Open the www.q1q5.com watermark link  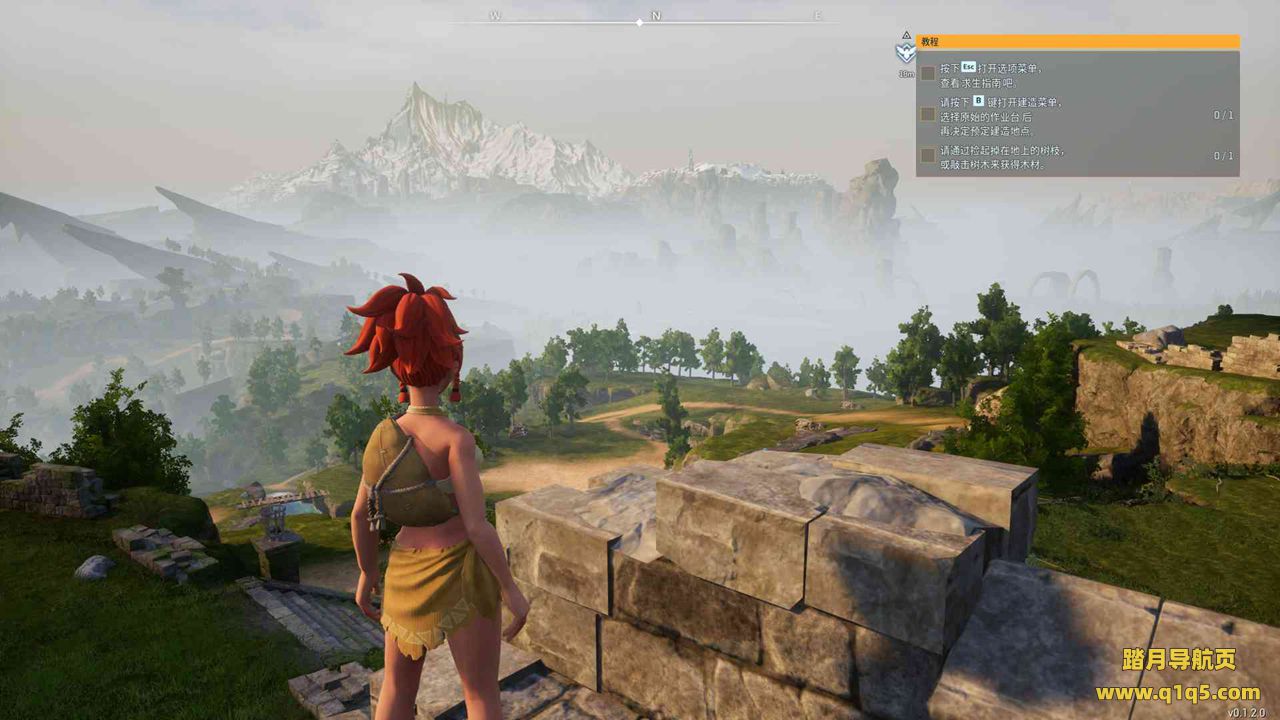click(x=1177, y=692)
